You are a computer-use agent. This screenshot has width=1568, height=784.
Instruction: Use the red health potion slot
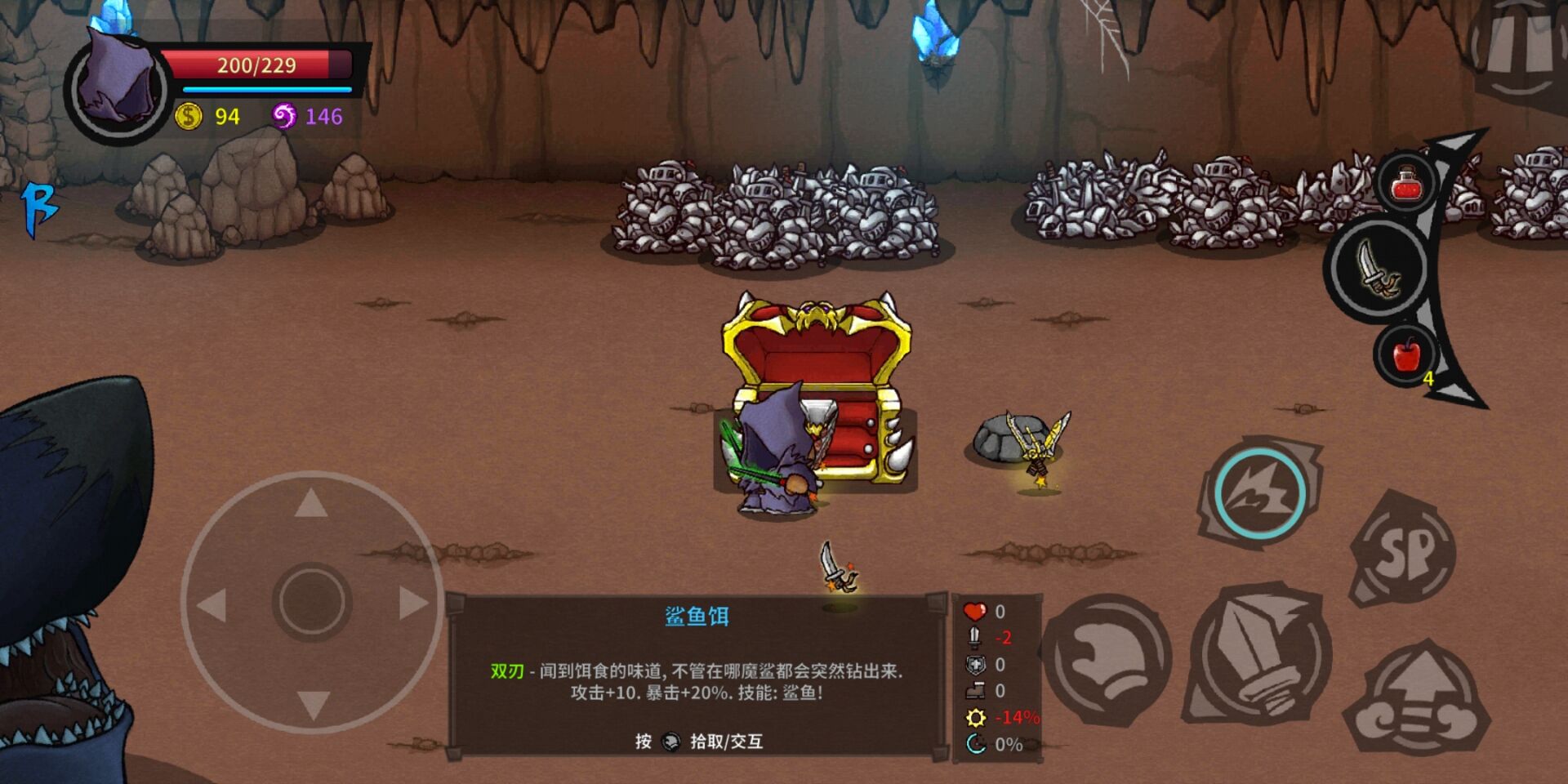point(1405,183)
